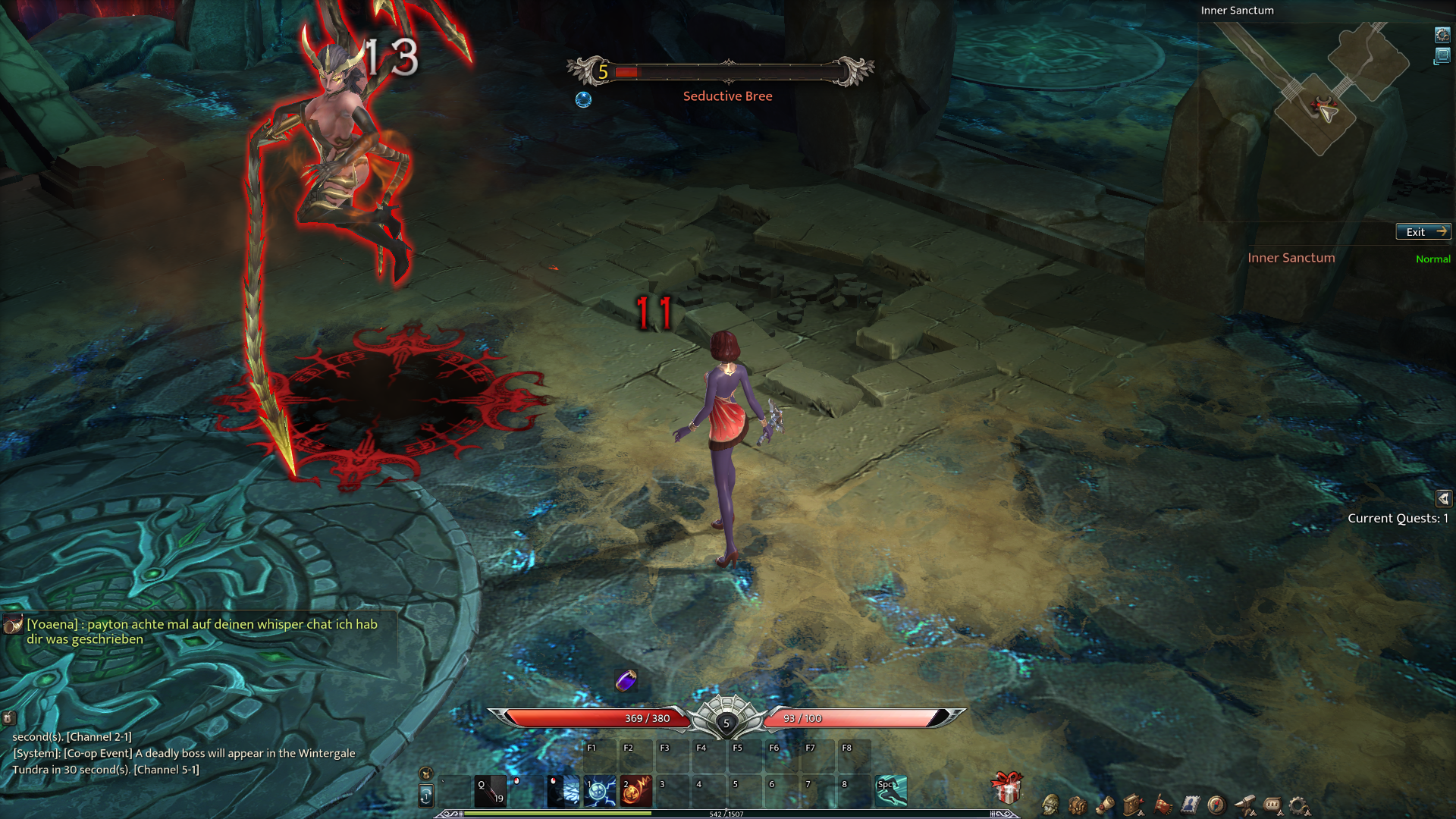Use the ice shard right-click skill
Image resolution: width=1456 pixels, height=819 pixels.
(x=563, y=791)
